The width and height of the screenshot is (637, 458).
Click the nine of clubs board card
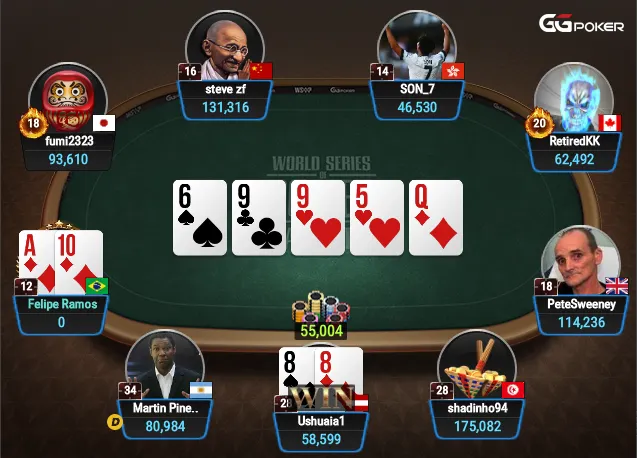click(259, 217)
